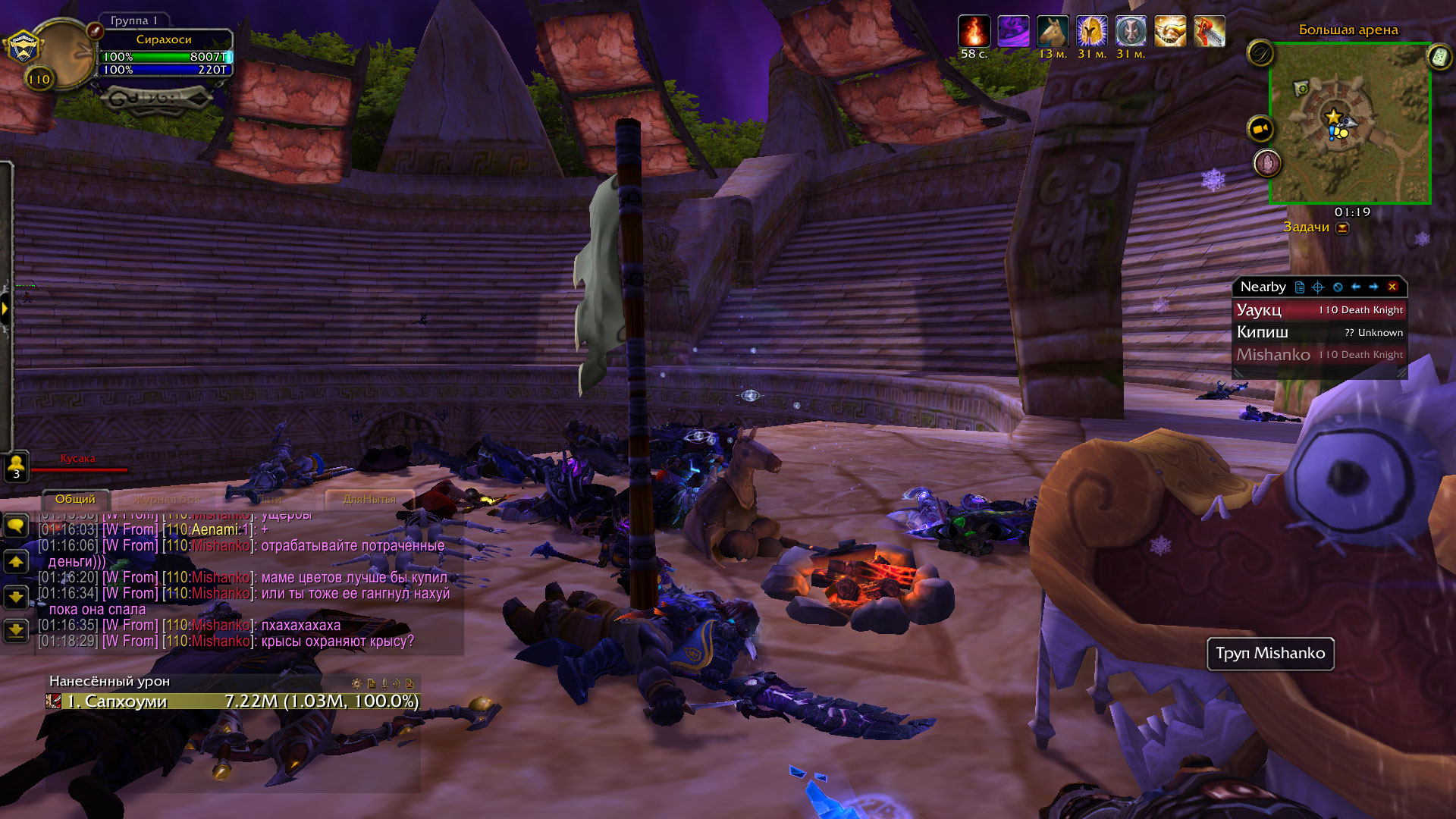Viewport: 1456px width, 819px height.
Task: Click the left arrow in the Nearby header
Action: tap(1356, 287)
